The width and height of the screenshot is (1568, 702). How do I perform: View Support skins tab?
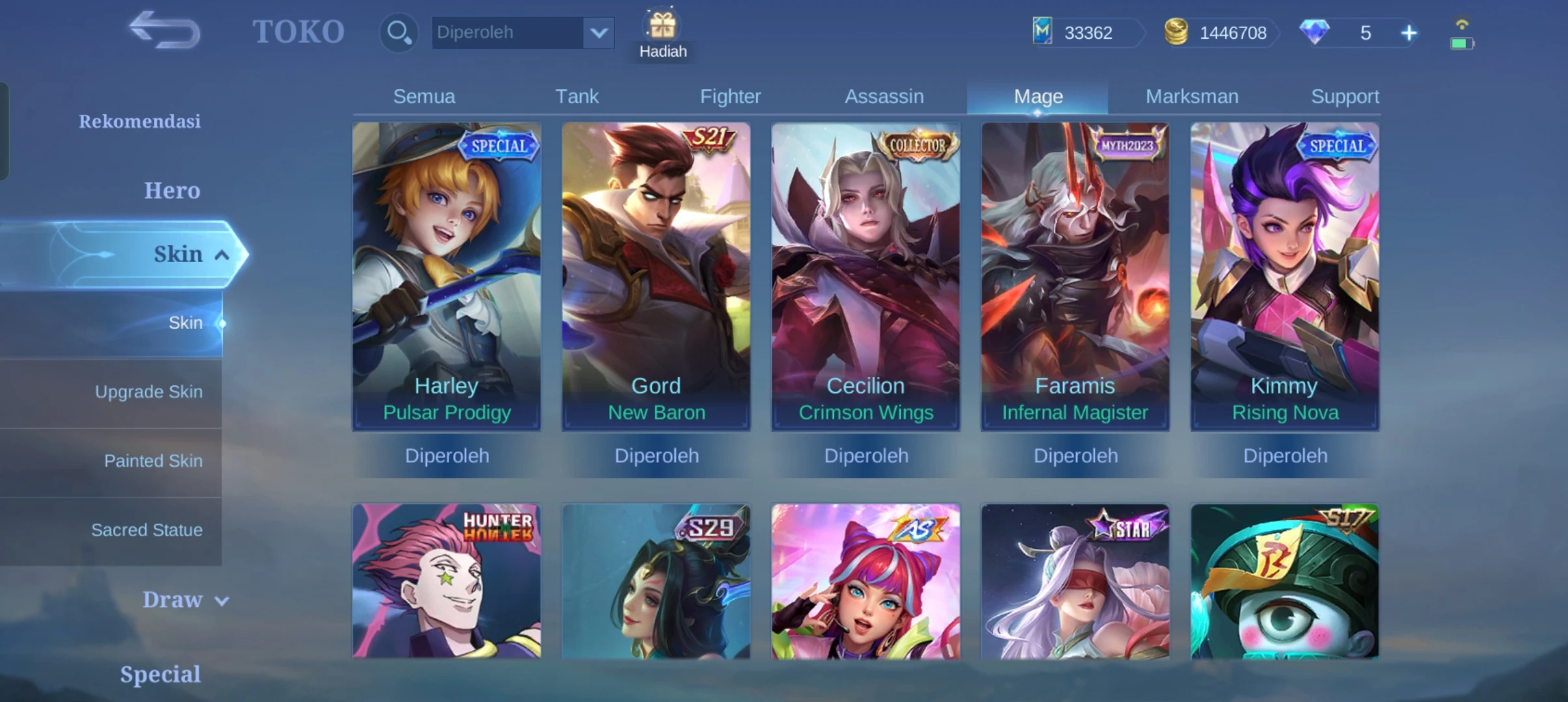1344,96
